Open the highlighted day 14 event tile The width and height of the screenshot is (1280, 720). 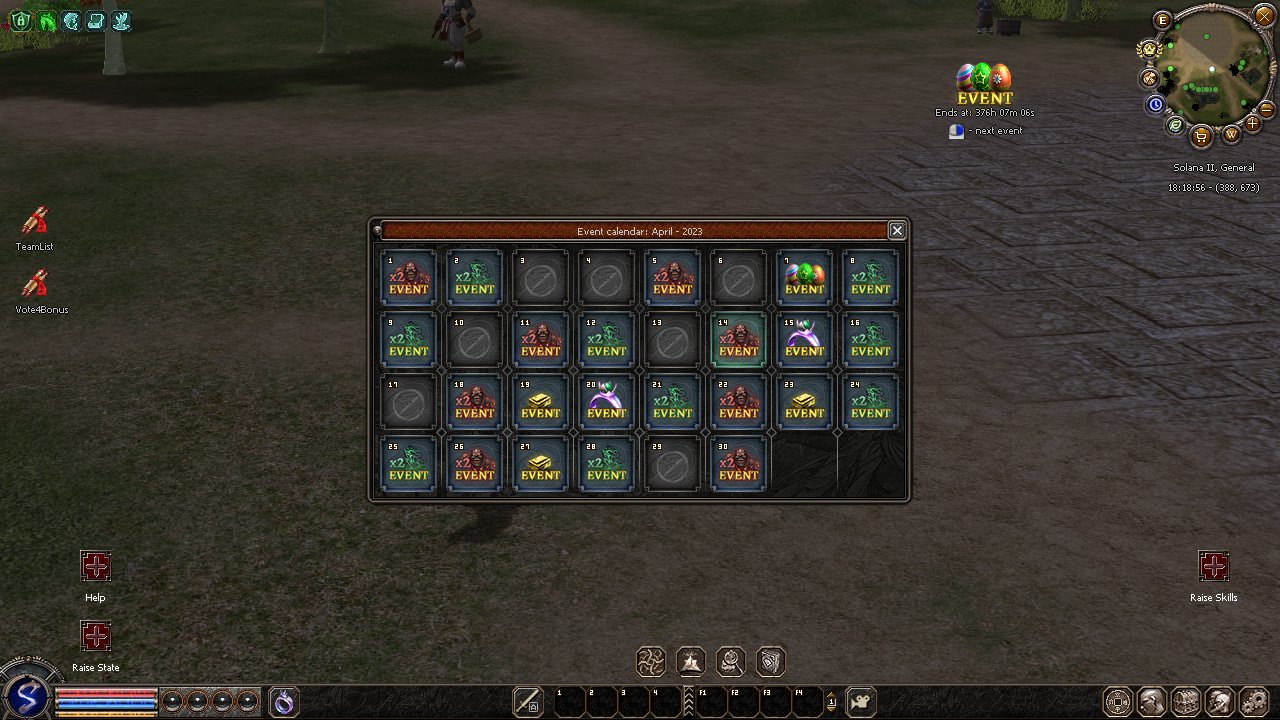[x=738, y=339]
